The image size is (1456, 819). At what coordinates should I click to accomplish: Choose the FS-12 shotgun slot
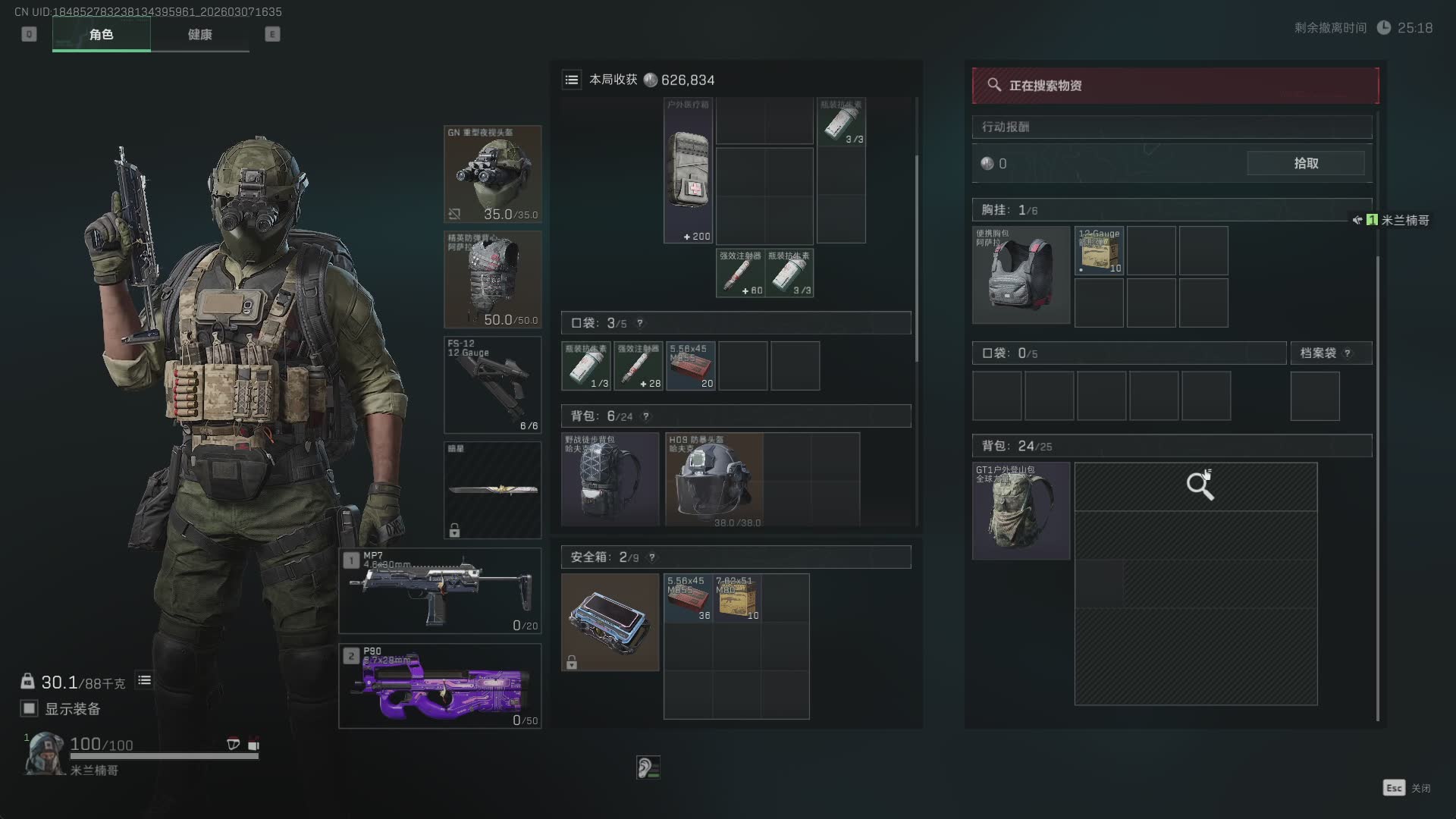492,384
